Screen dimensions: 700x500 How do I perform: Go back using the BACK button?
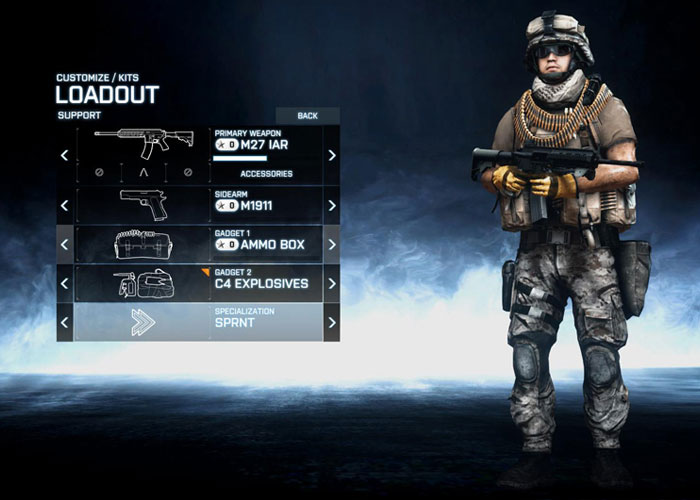click(307, 116)
